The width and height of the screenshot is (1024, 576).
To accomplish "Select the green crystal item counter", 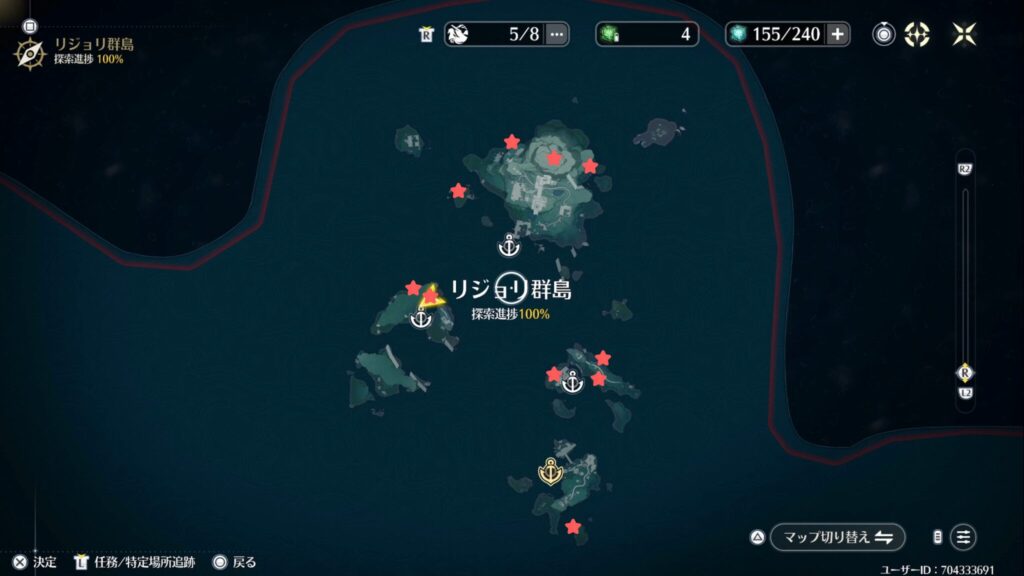I will click(x=644, y=34).
